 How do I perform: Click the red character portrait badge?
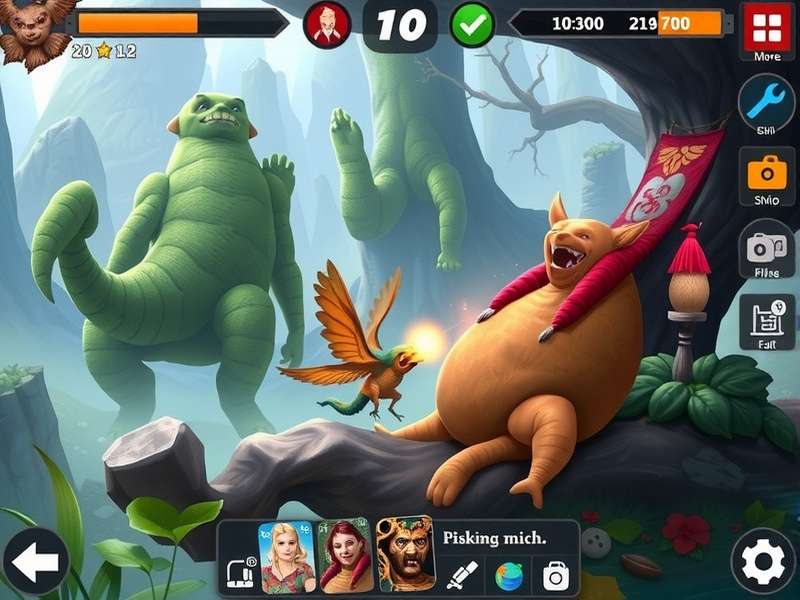(x=327, y=24)
